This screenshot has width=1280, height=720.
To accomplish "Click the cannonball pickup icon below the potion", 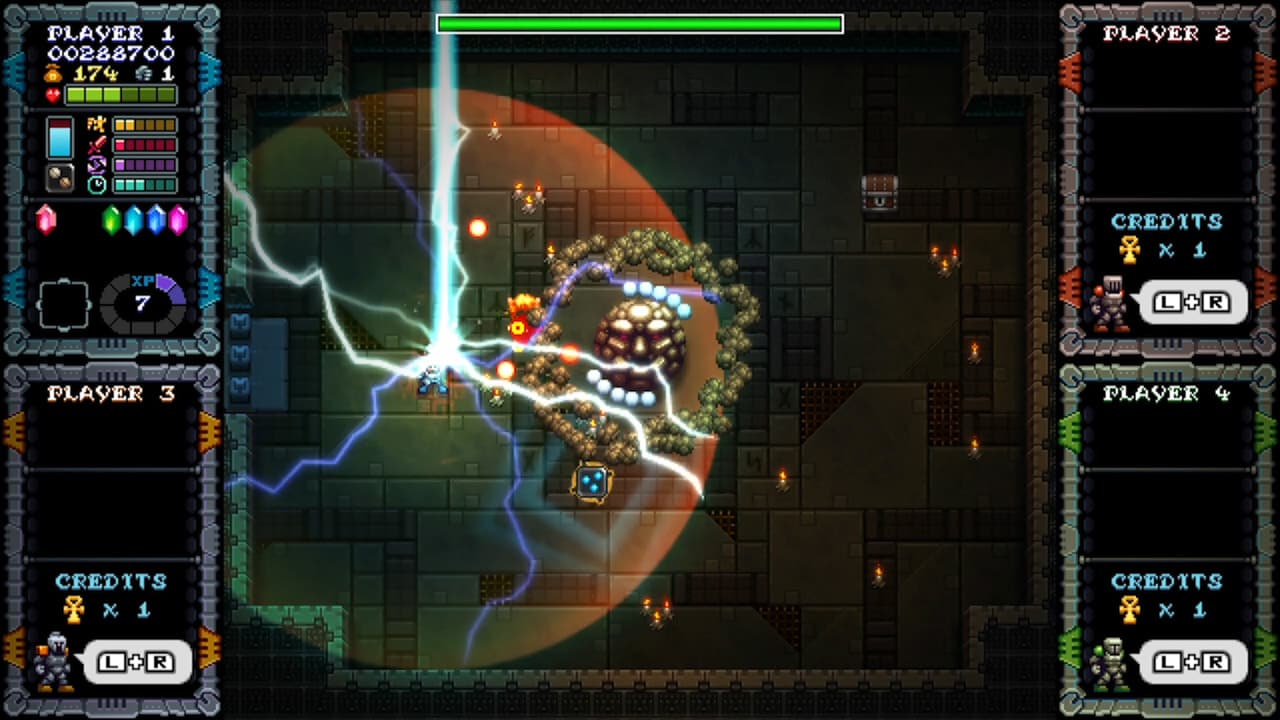I will tap(58, 177).
